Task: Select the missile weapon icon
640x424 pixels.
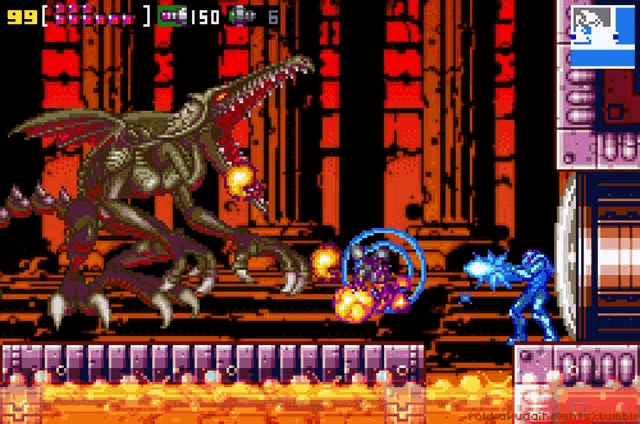Action: tap(171, 16)
